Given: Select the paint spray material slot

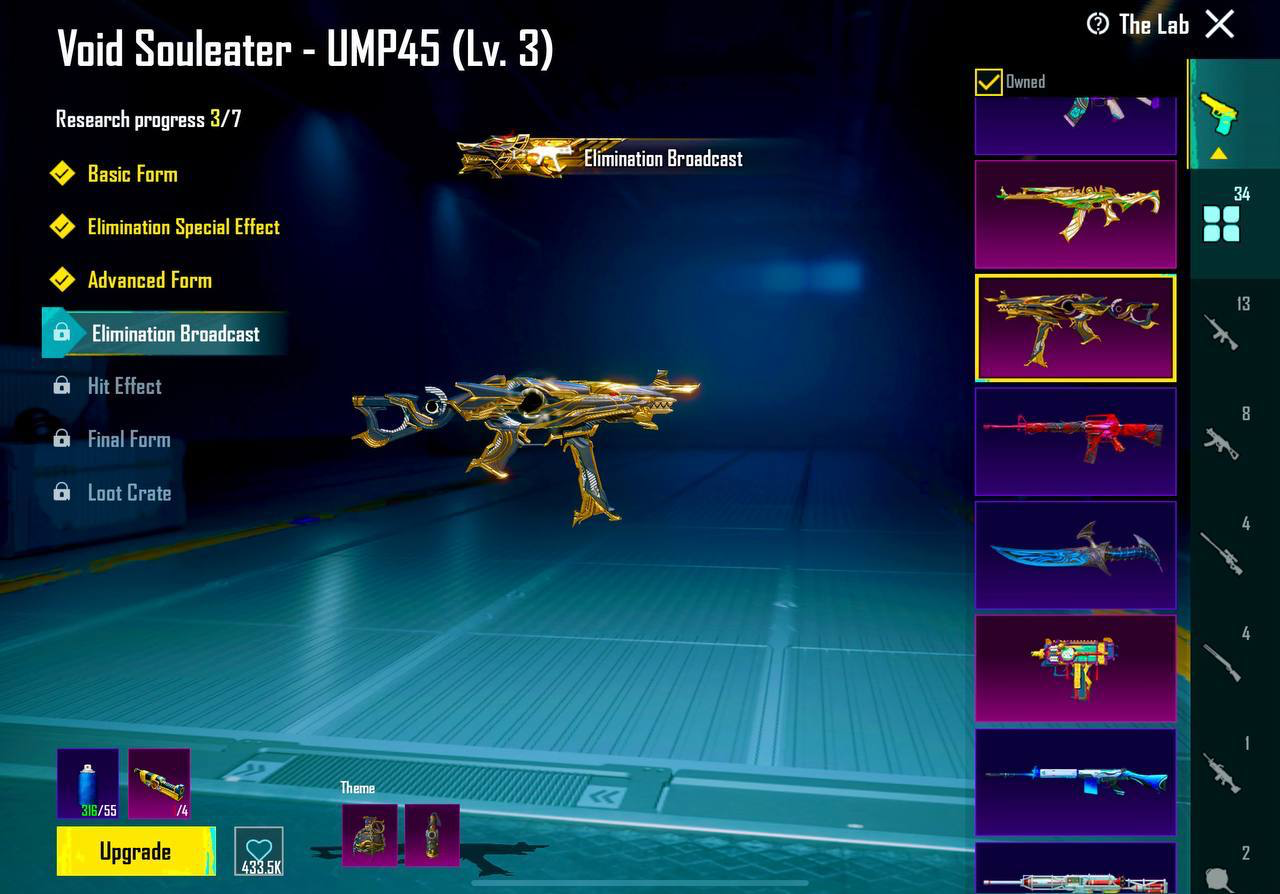Looking at the screenshot, I should click(x=88, y=783).
